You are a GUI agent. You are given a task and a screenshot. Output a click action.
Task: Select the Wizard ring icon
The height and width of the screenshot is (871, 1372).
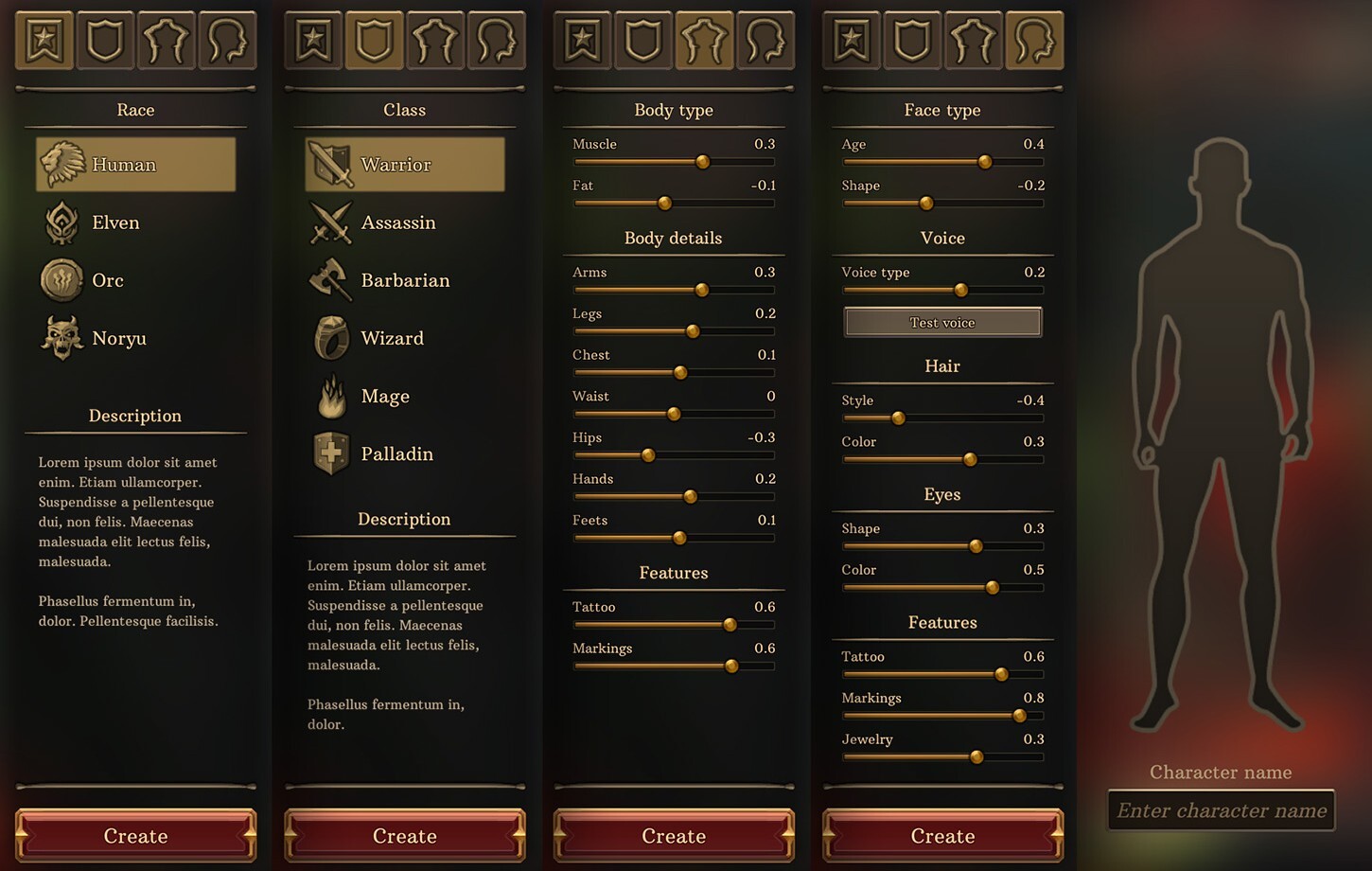point(329,338)
